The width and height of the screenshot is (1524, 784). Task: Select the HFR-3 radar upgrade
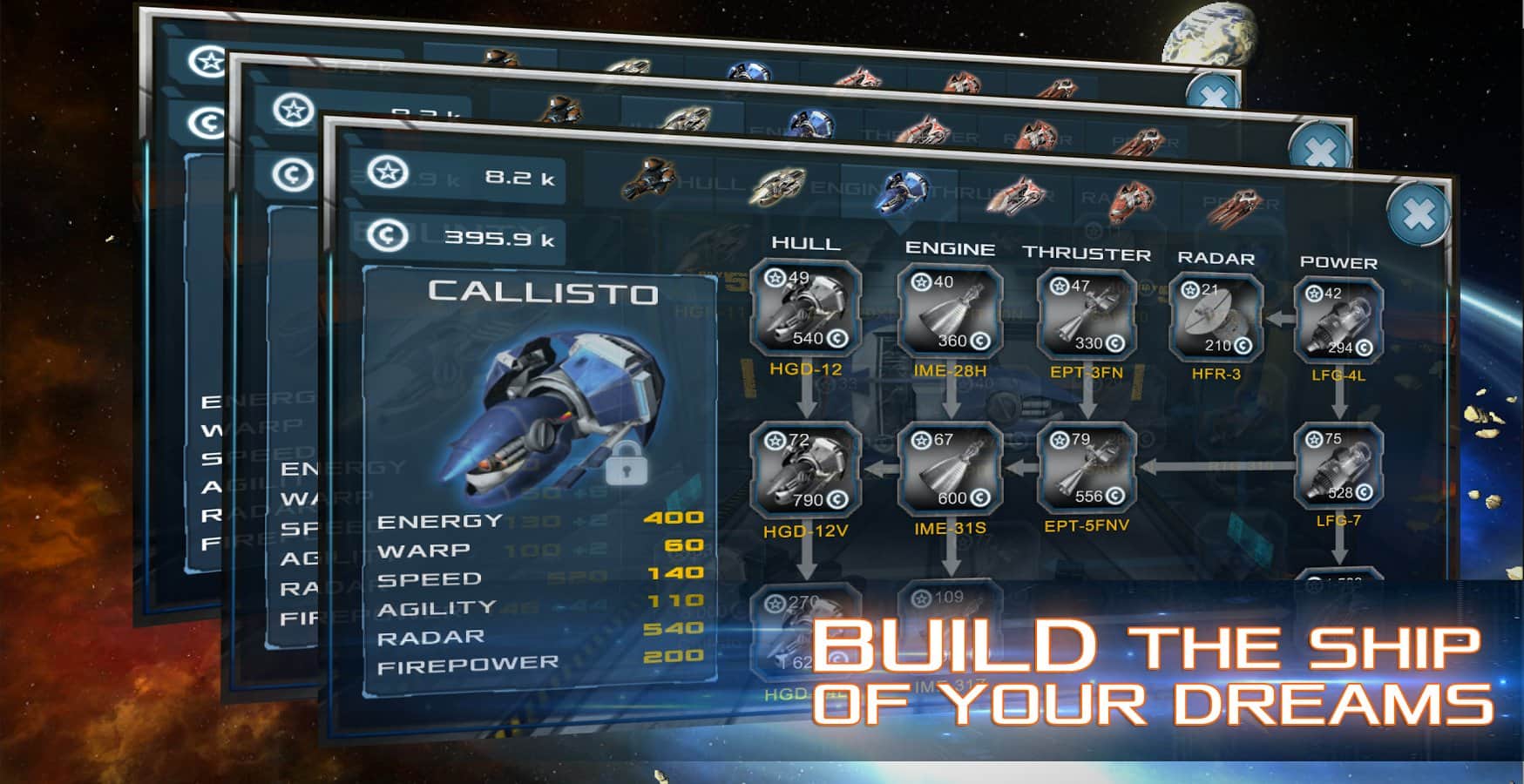(x=1216, y=318)
